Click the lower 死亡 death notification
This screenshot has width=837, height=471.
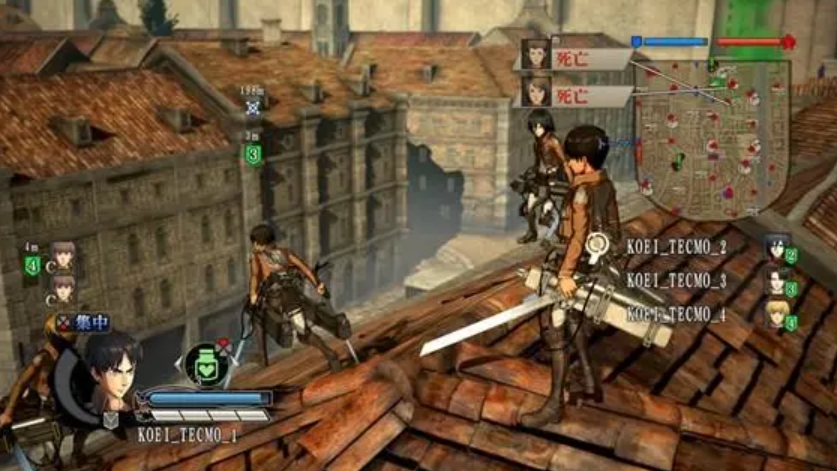(573, 96)
